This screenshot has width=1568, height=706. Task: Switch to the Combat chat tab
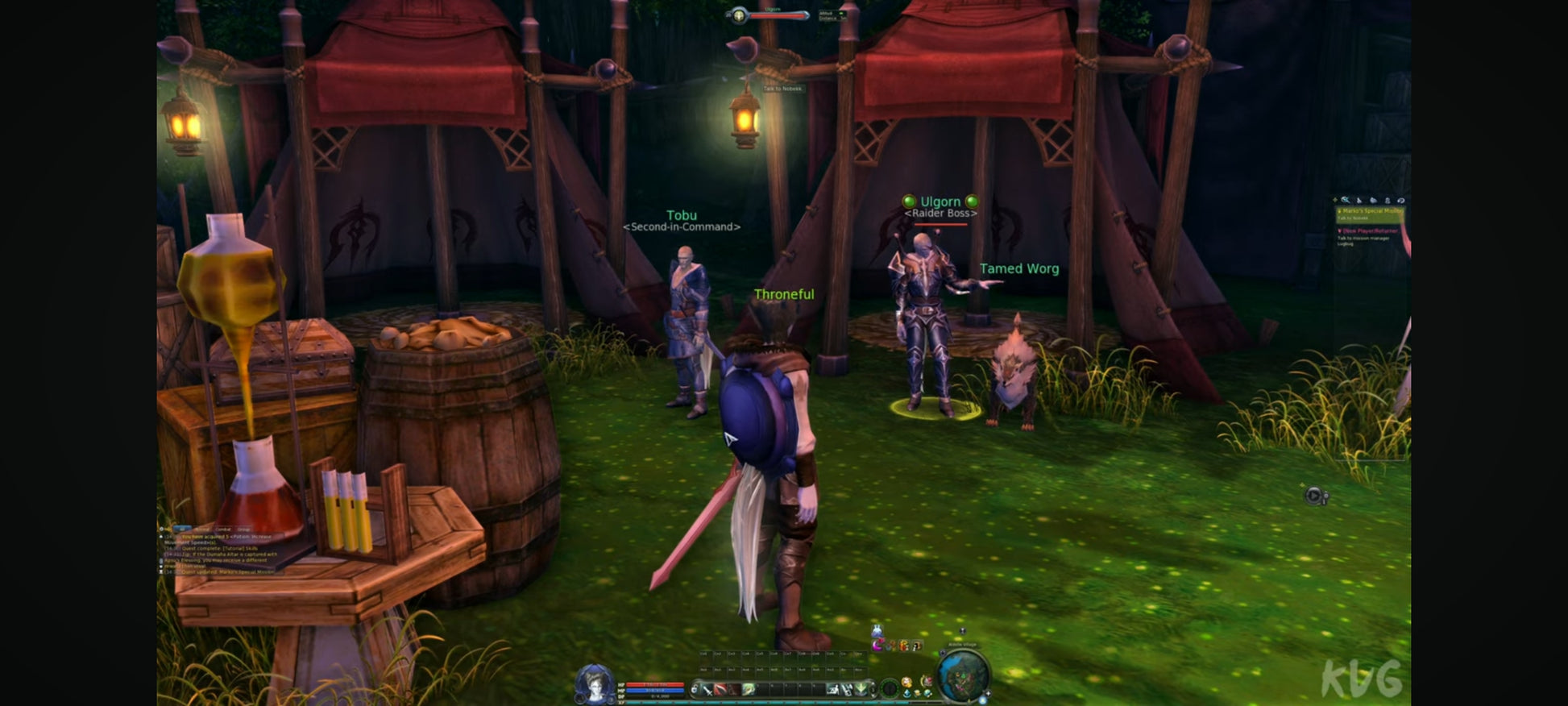223,529
